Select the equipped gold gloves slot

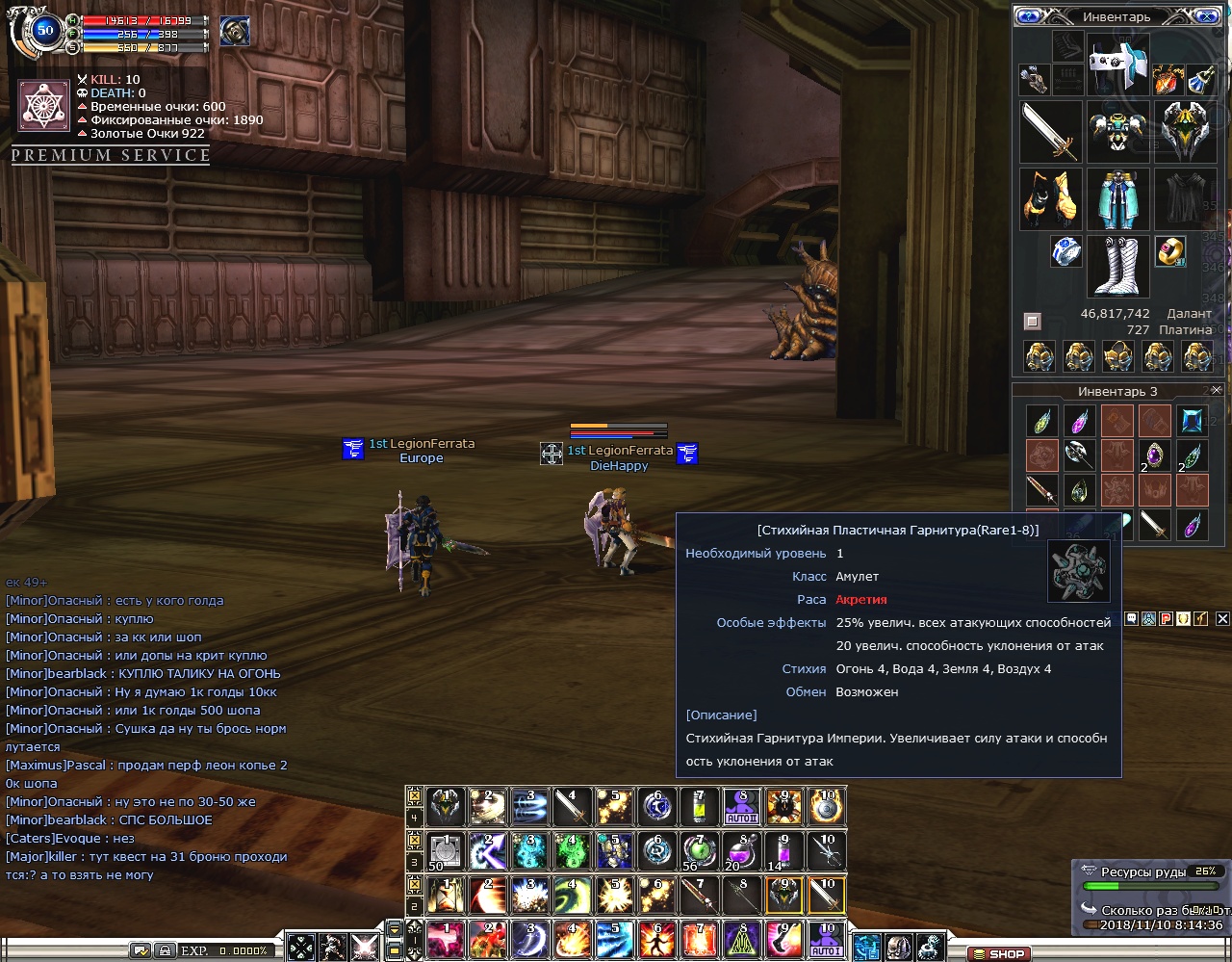1050,198
